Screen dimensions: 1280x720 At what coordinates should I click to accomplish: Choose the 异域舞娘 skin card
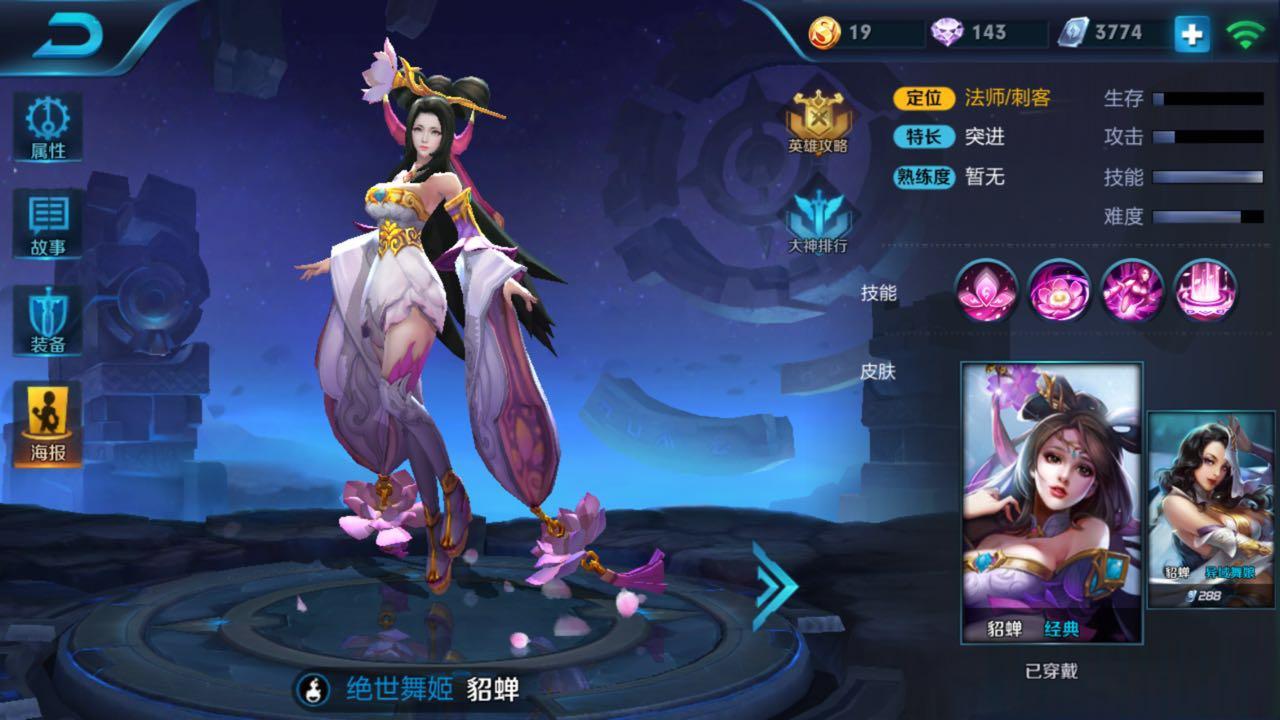tap(1211, 510)
